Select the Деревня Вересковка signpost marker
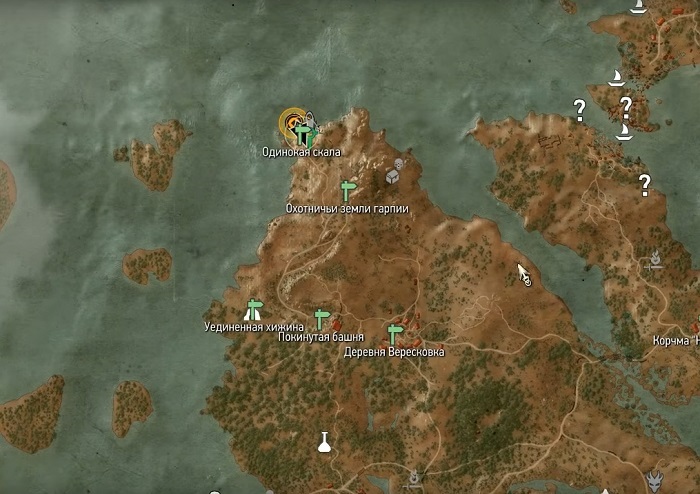 tap(394, 334)
